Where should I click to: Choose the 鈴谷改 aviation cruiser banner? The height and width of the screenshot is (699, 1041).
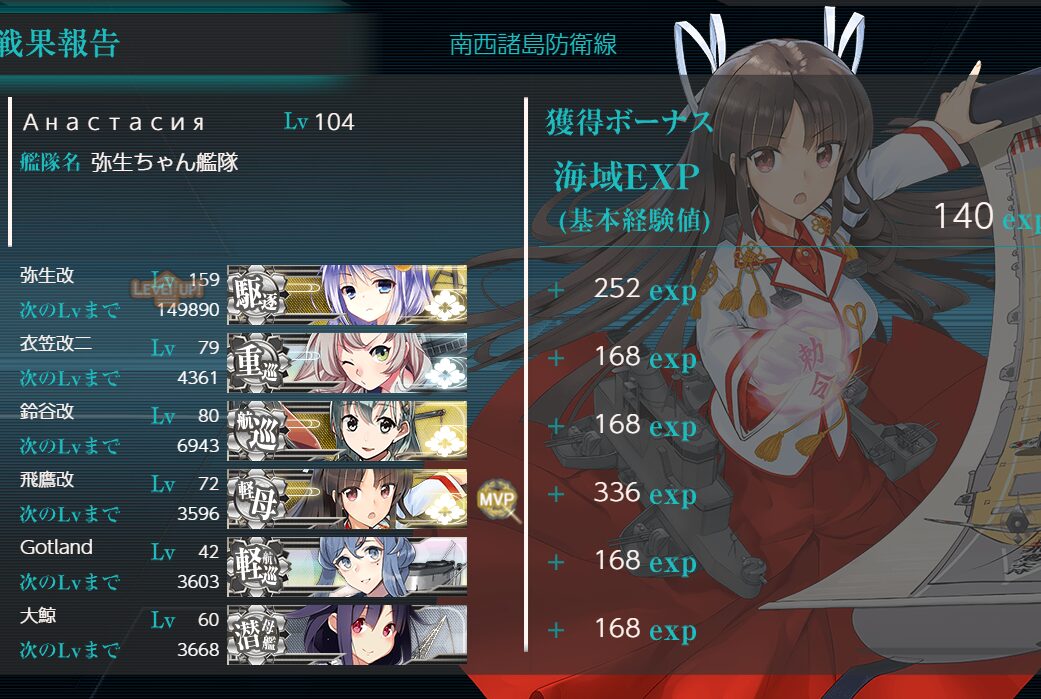click(x=347, y=430)
